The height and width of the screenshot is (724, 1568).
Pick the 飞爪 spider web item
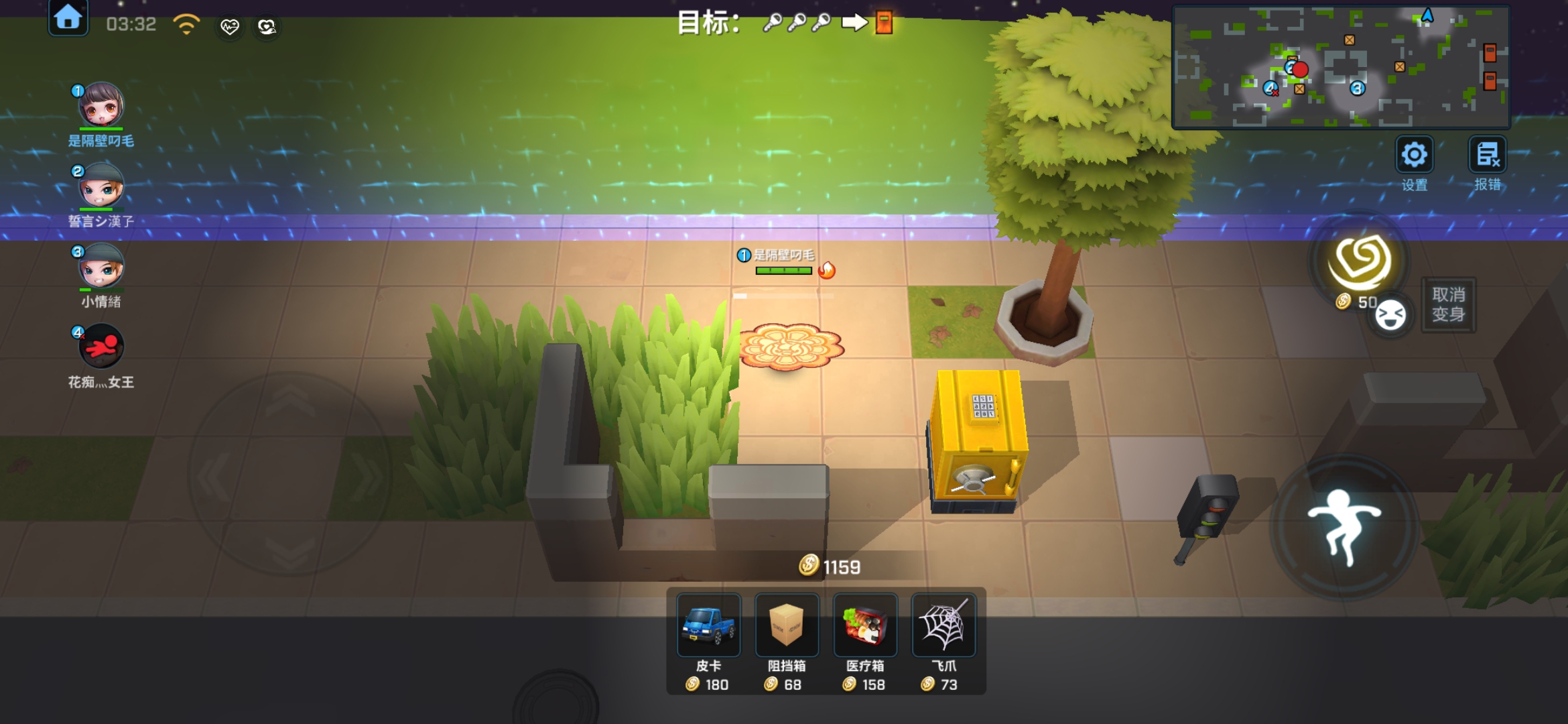(943, 625)
